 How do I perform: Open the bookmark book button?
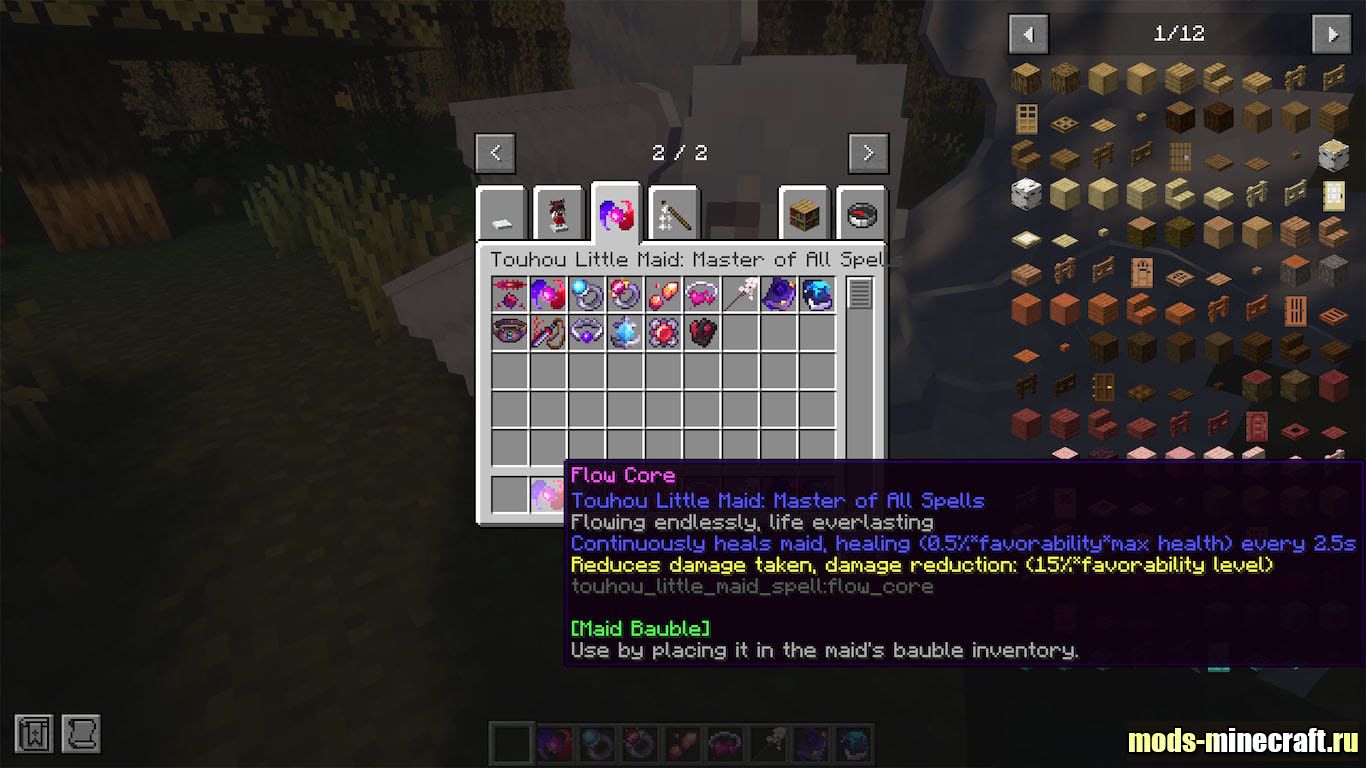click(33, 734)
